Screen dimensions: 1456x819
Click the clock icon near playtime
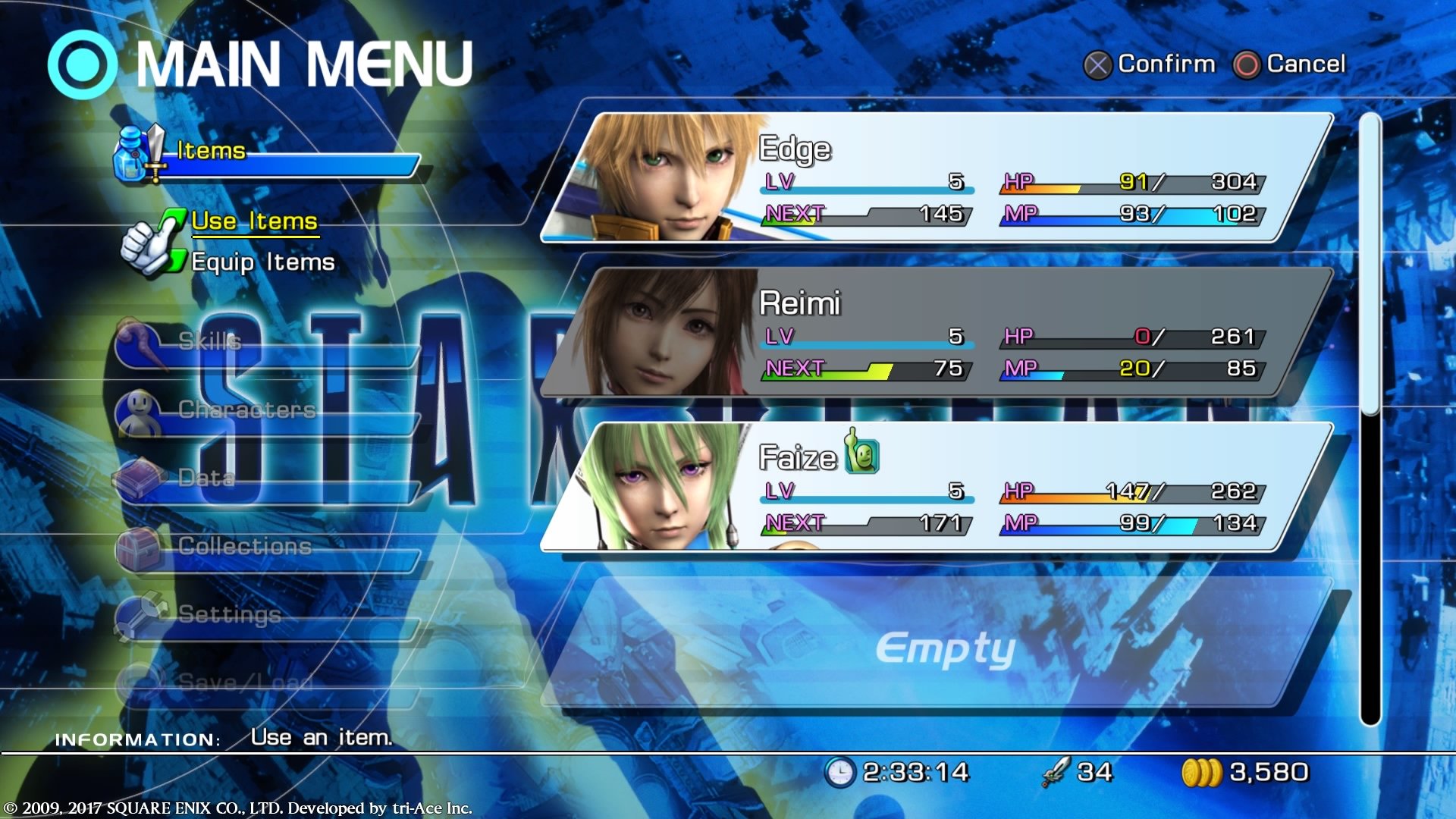point(840,772)
